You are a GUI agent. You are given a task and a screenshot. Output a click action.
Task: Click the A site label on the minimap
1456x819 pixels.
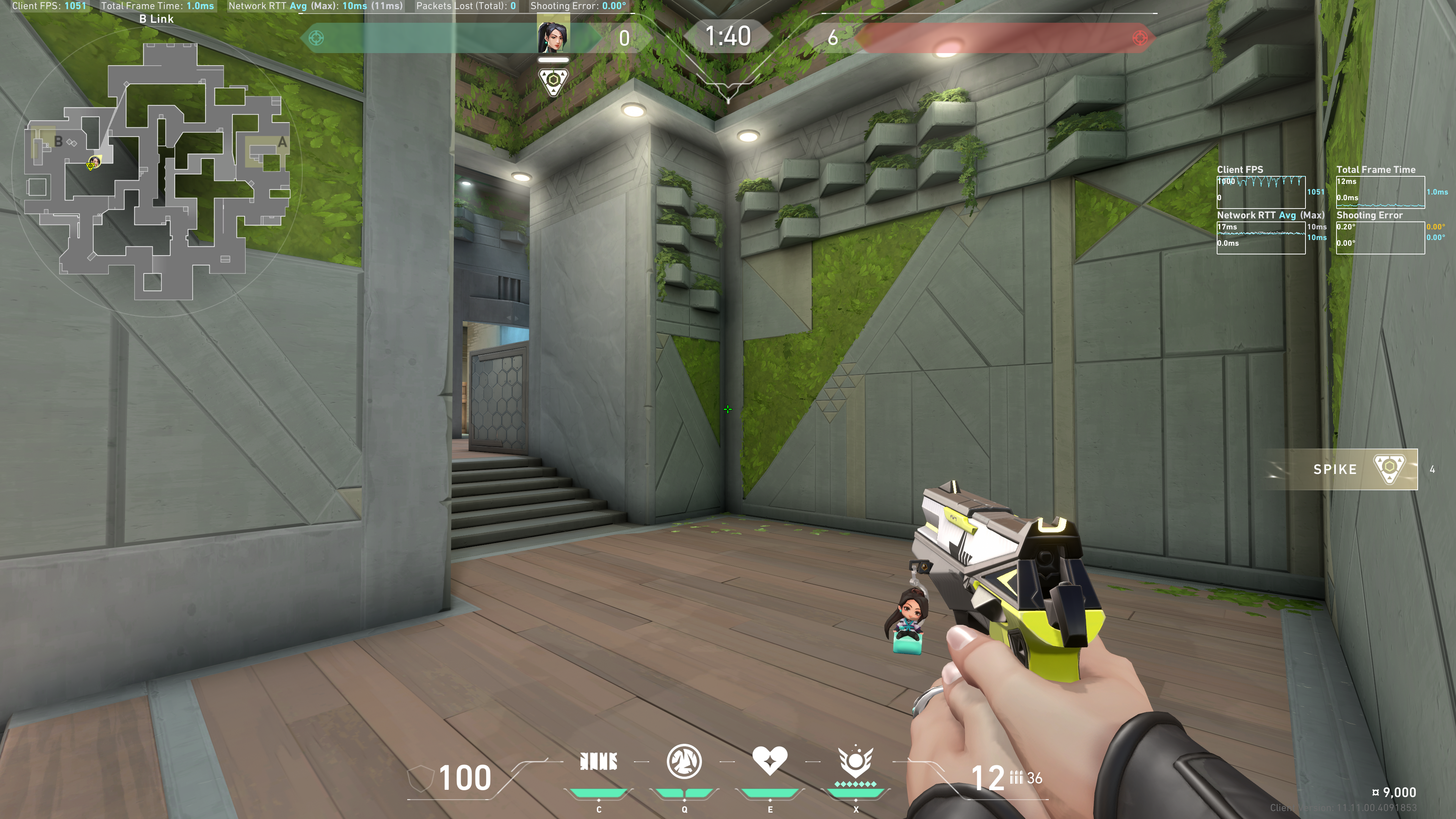pyautogui.click(x=282, y=143)
